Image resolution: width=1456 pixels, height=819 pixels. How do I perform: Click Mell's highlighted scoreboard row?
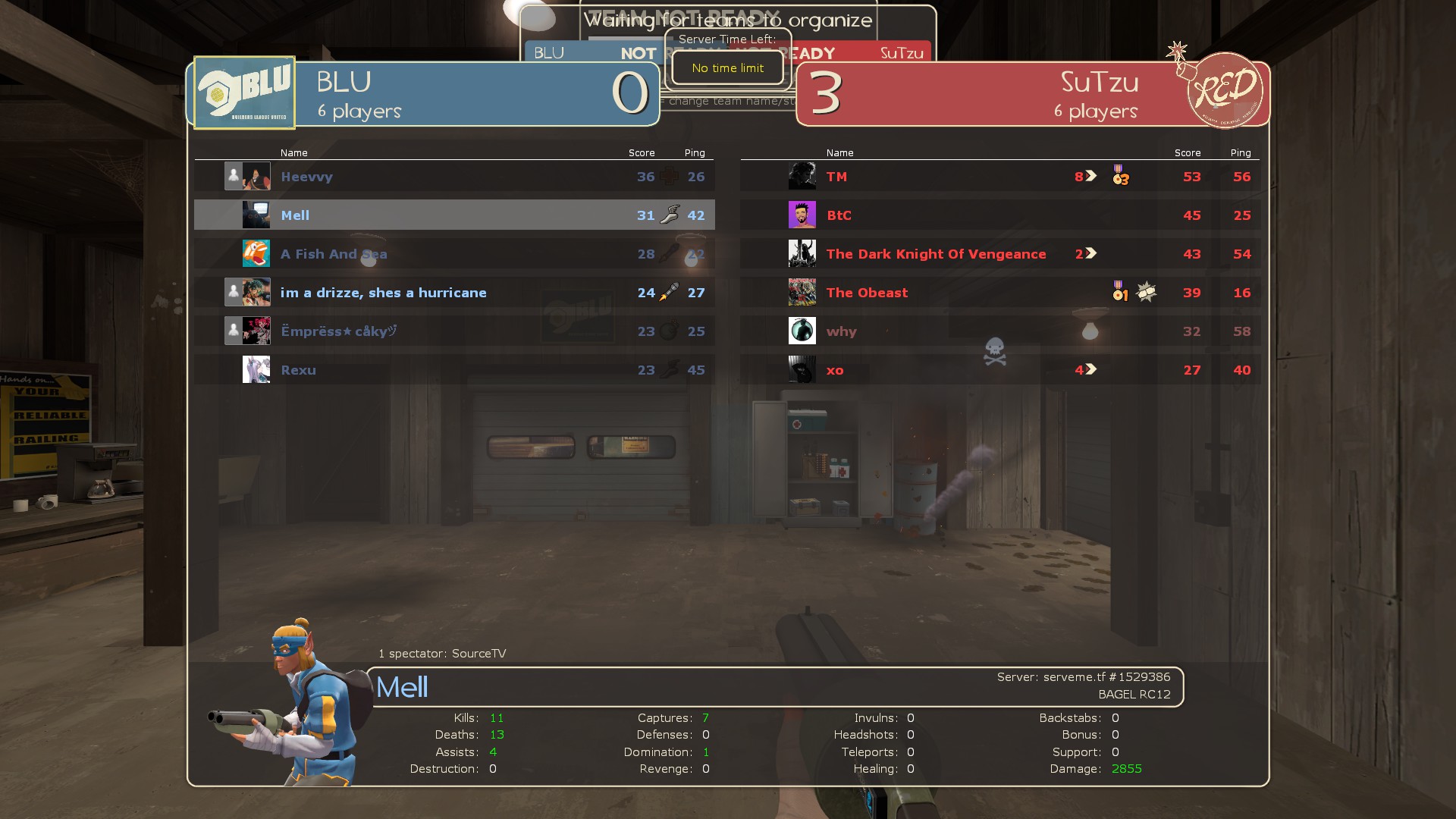(453, 215)
